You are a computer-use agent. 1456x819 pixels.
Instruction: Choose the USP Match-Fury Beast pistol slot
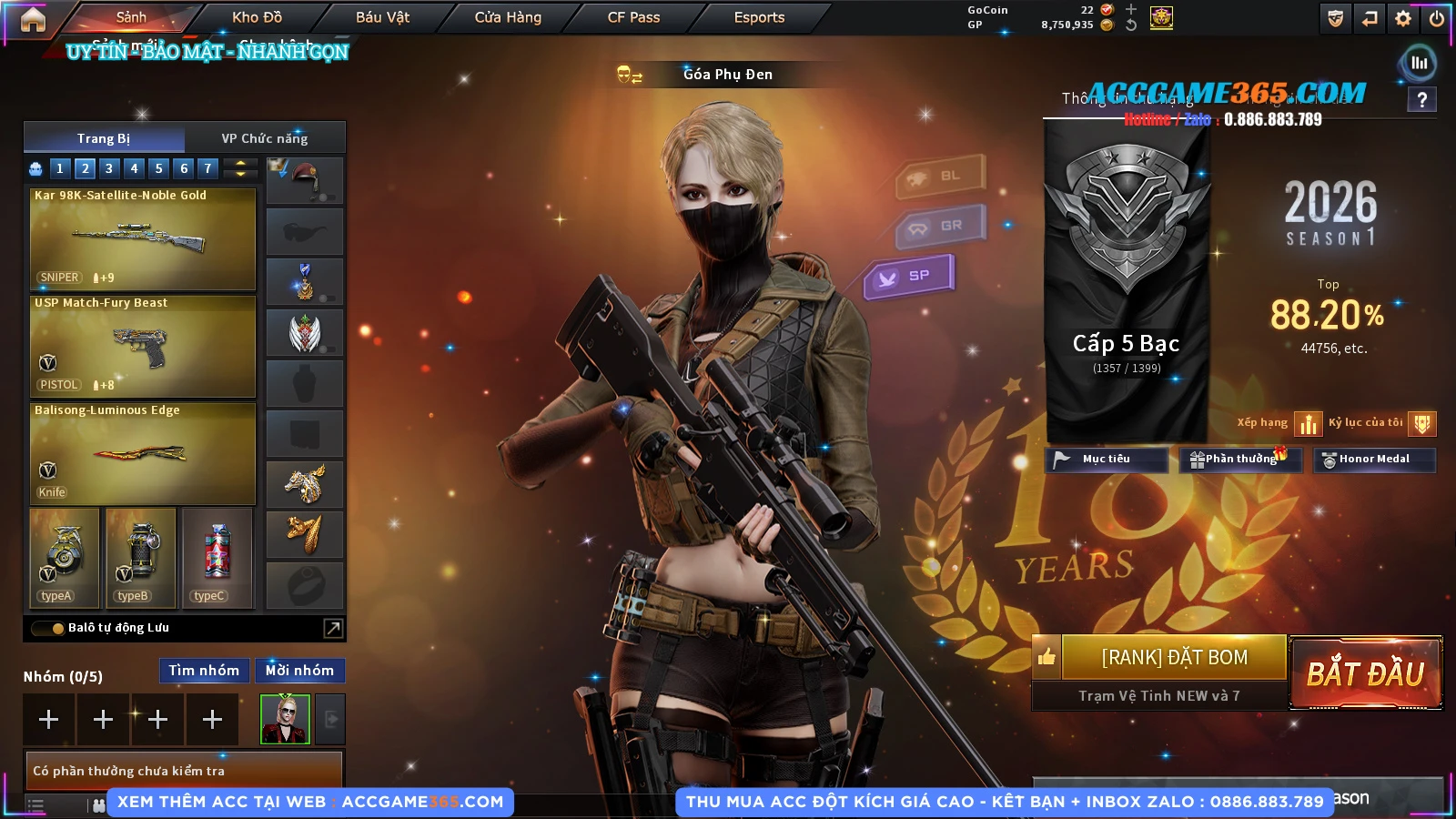(x=143, y=346)
